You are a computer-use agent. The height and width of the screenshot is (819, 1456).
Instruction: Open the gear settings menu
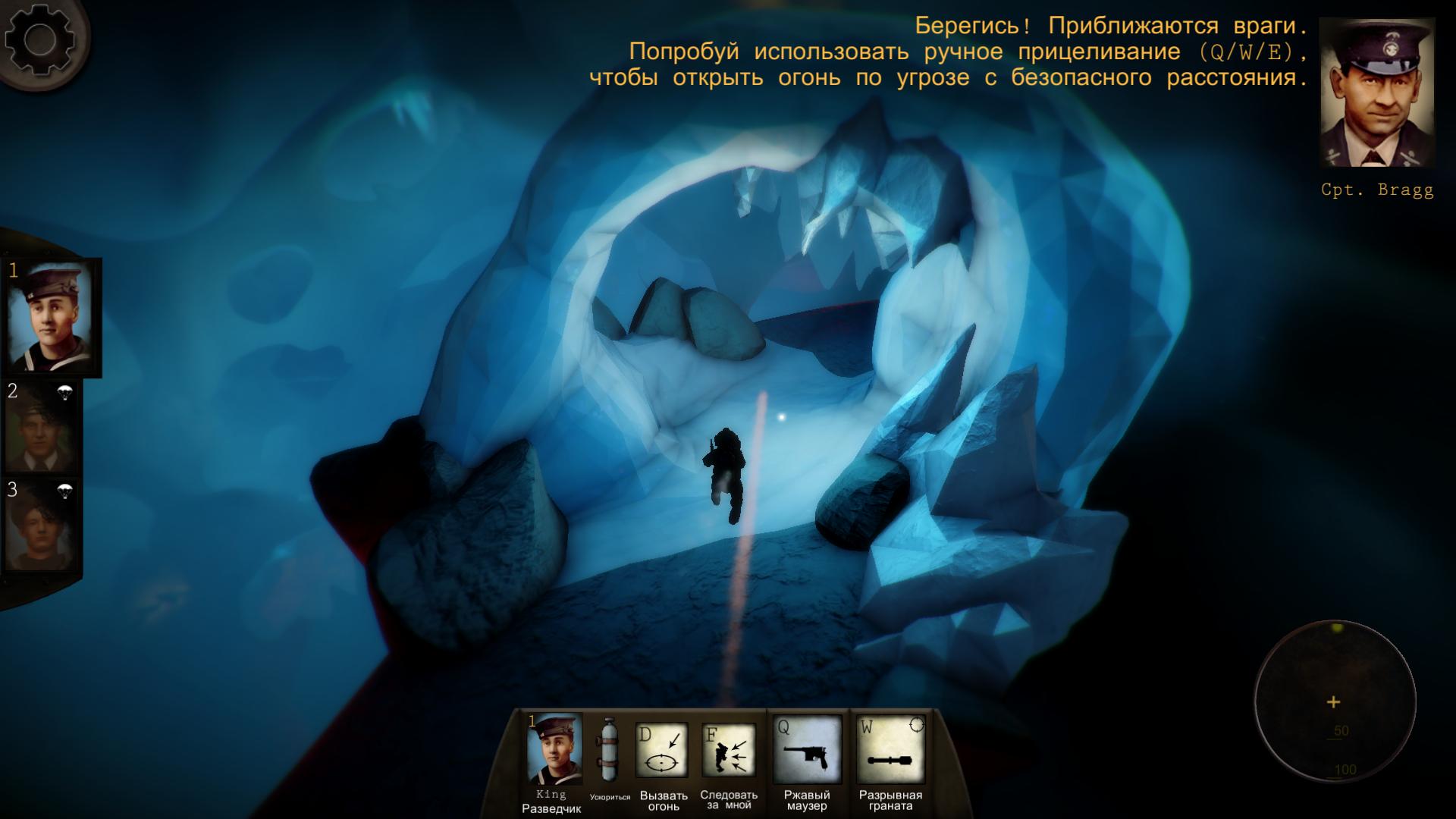coord(39,39)
